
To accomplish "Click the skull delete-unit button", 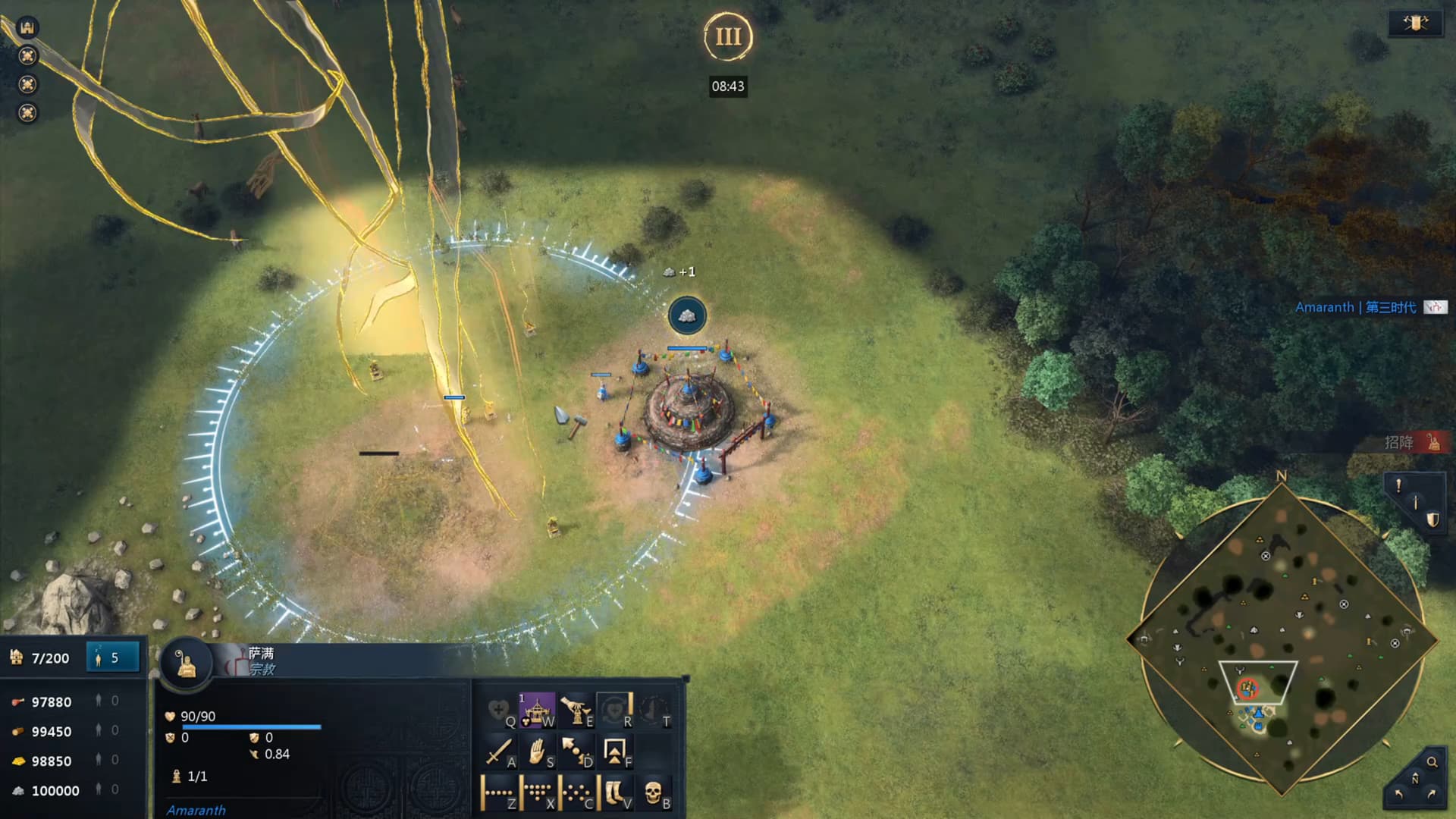I will pyautogui.click(x=654, y=792).
